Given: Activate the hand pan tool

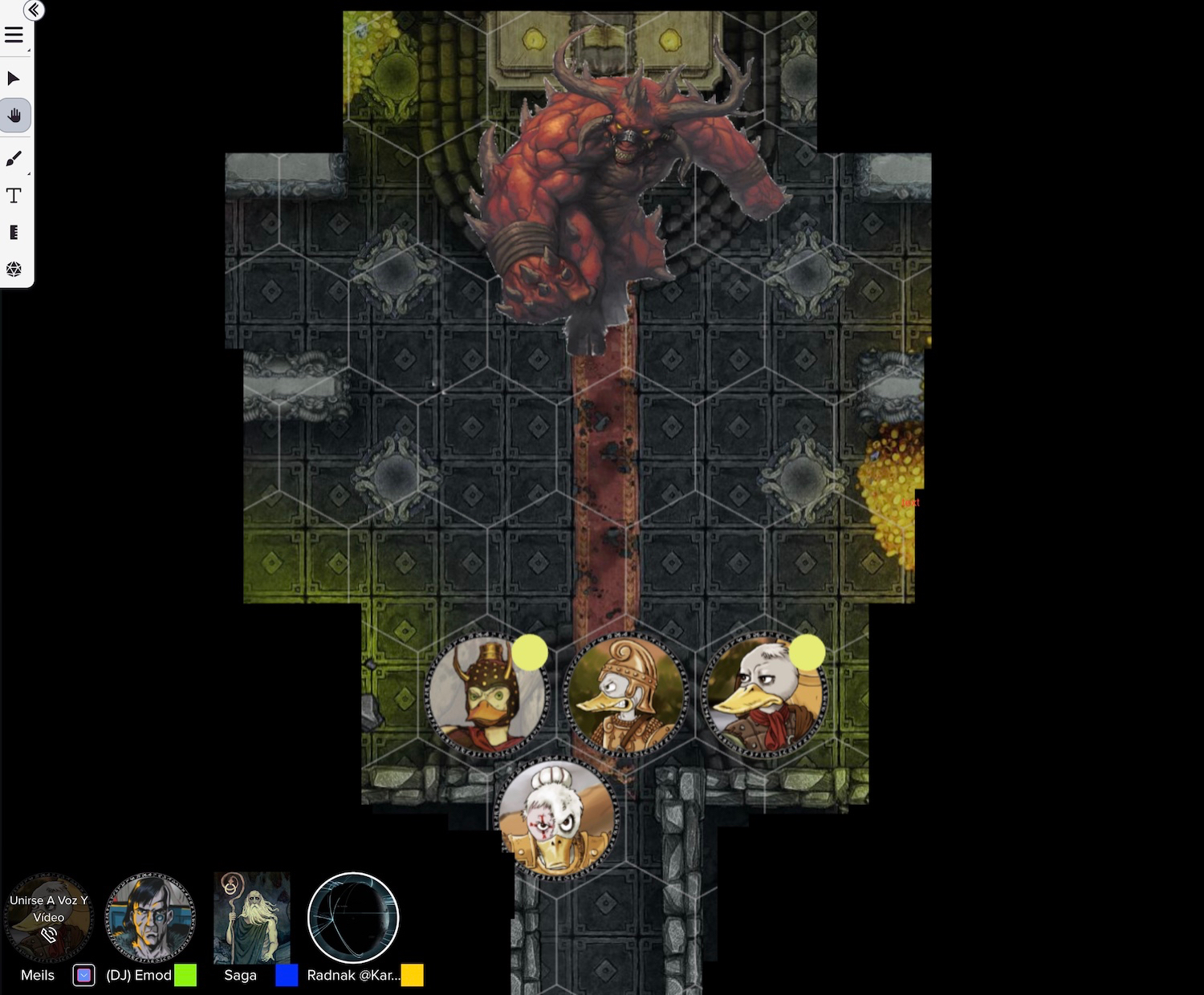Looking at the screenshot, I should point(14,116).
